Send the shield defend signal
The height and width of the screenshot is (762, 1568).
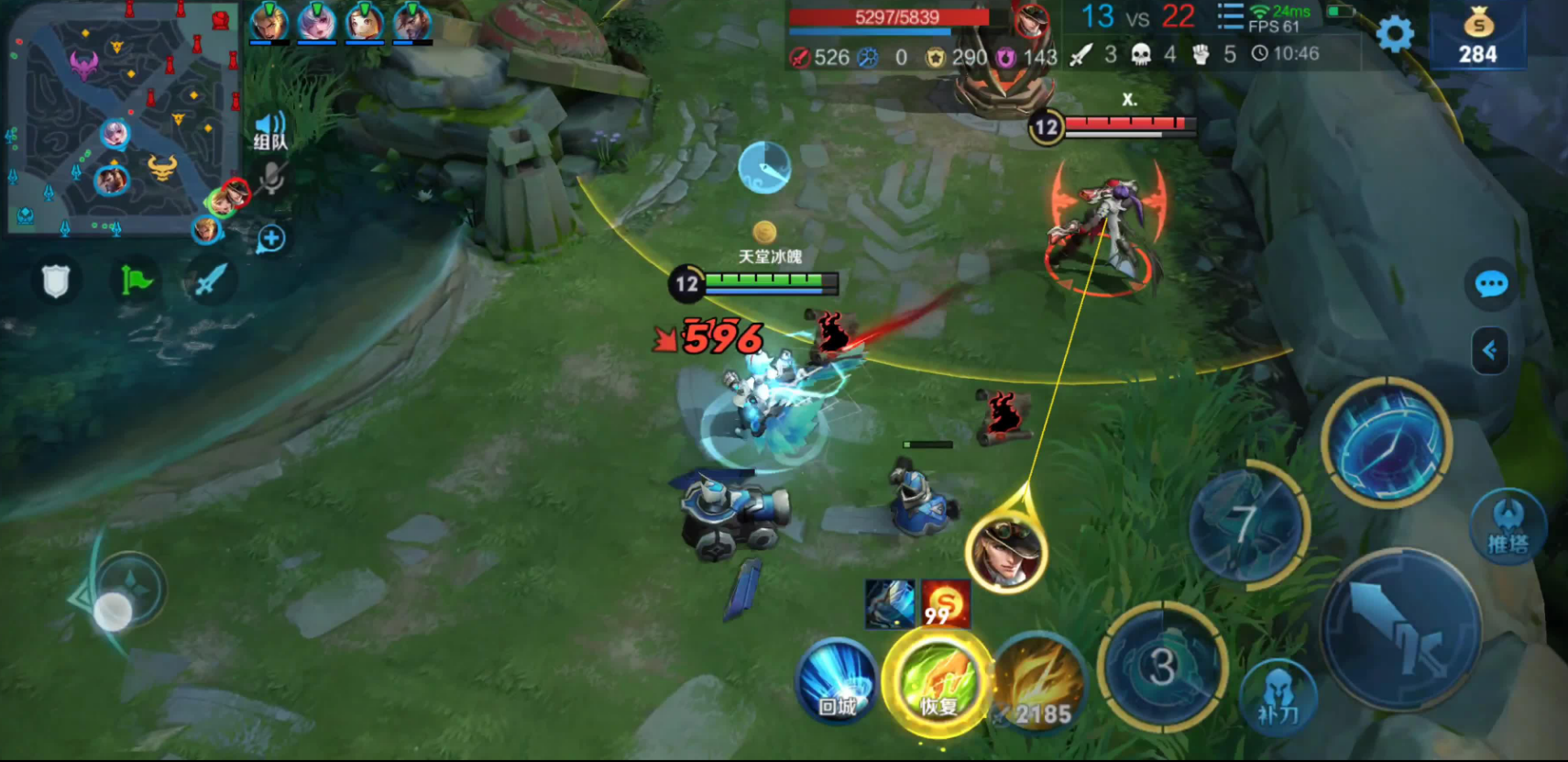tap(56, 281)
